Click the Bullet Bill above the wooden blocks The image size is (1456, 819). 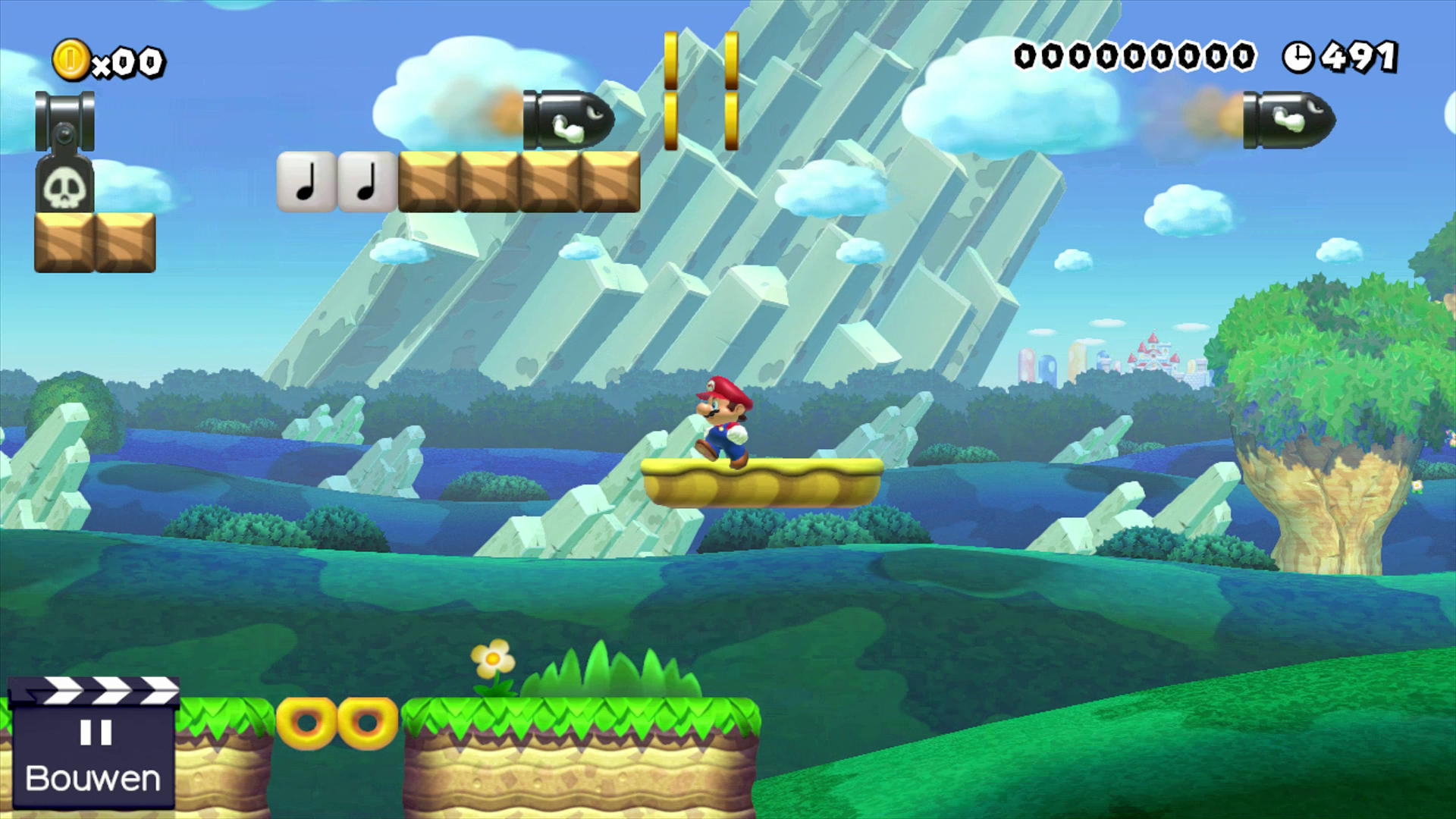565,118
